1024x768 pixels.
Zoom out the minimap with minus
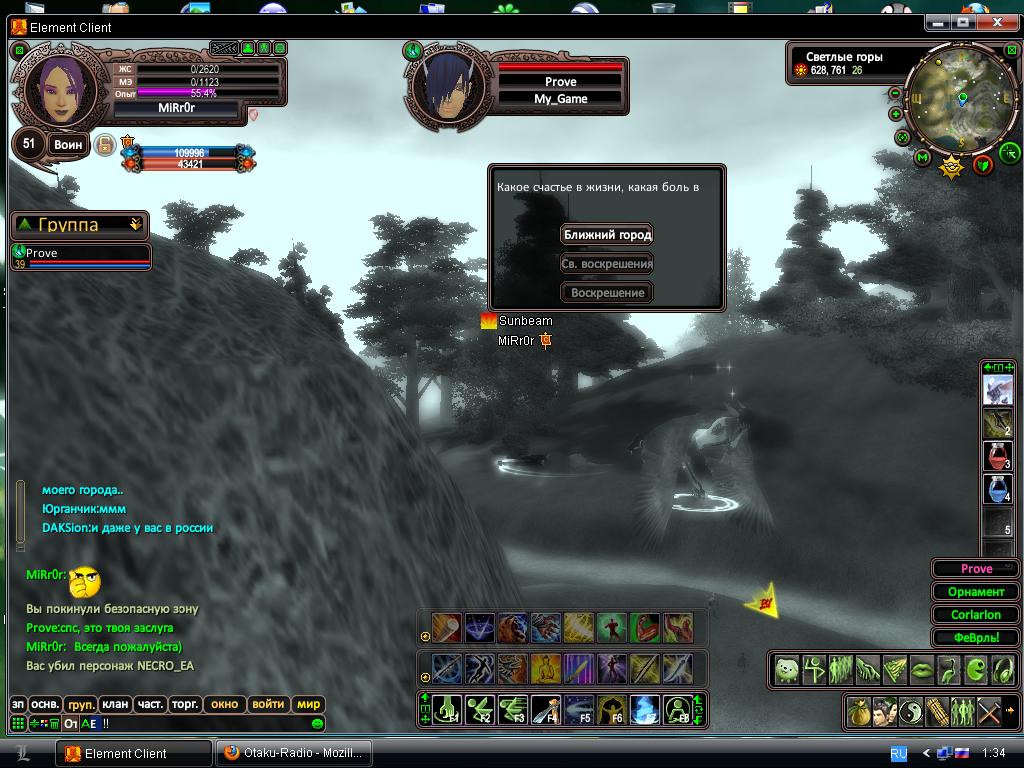point(895,93)
